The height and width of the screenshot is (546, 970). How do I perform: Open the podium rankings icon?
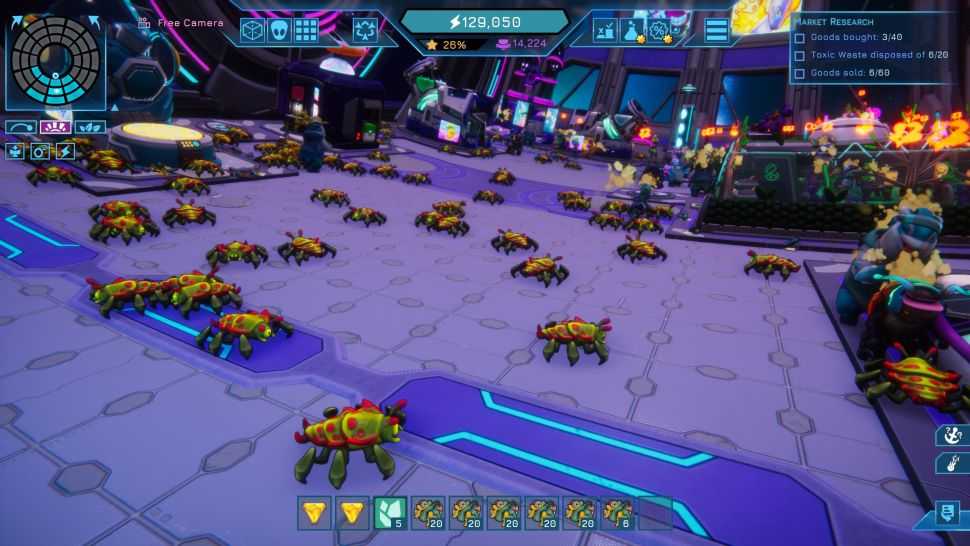(x=606, y=31)
